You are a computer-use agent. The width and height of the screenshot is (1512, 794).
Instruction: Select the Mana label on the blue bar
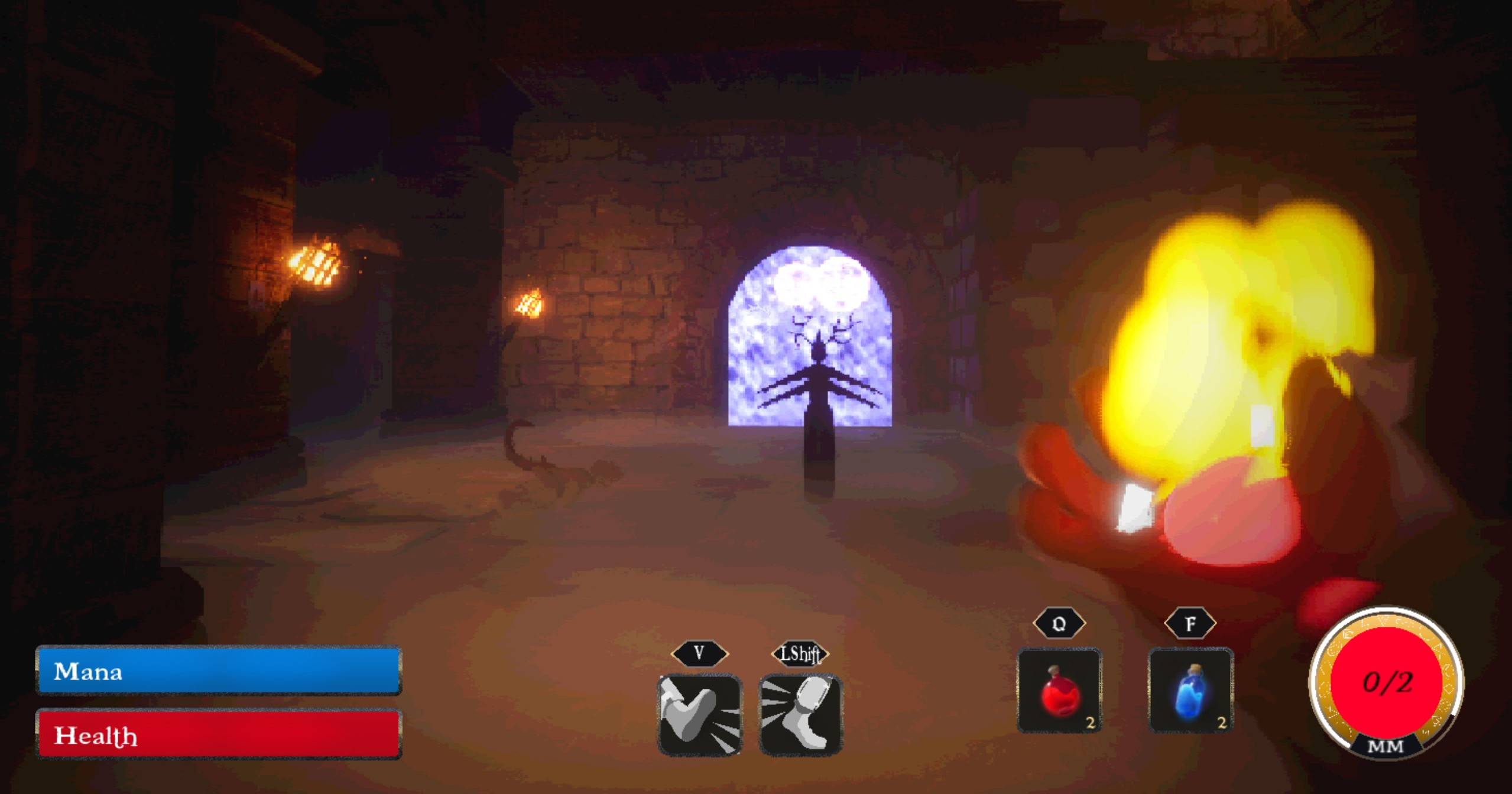(87, 672)
